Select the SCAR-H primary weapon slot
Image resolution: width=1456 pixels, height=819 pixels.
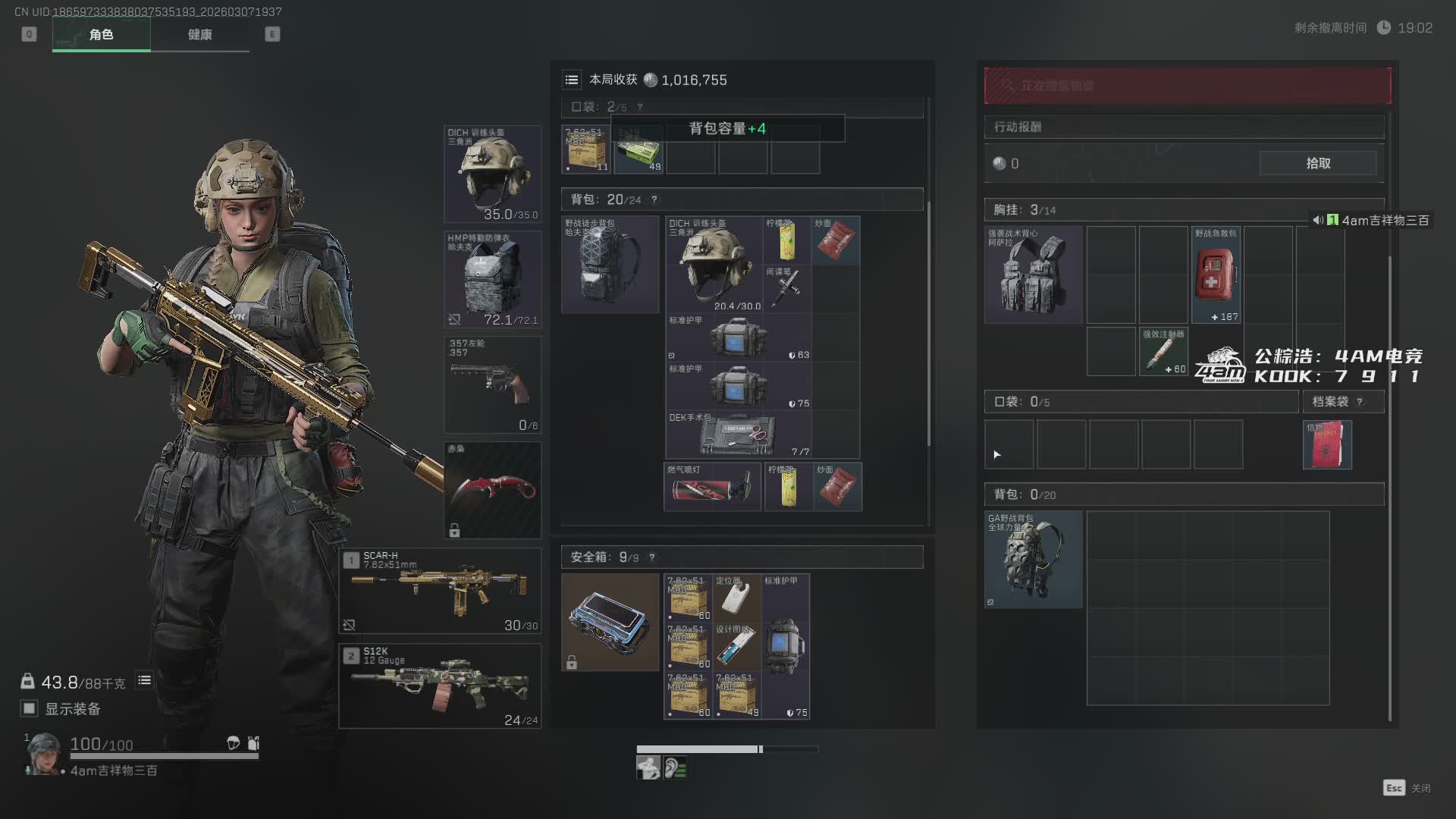[440, 591]
